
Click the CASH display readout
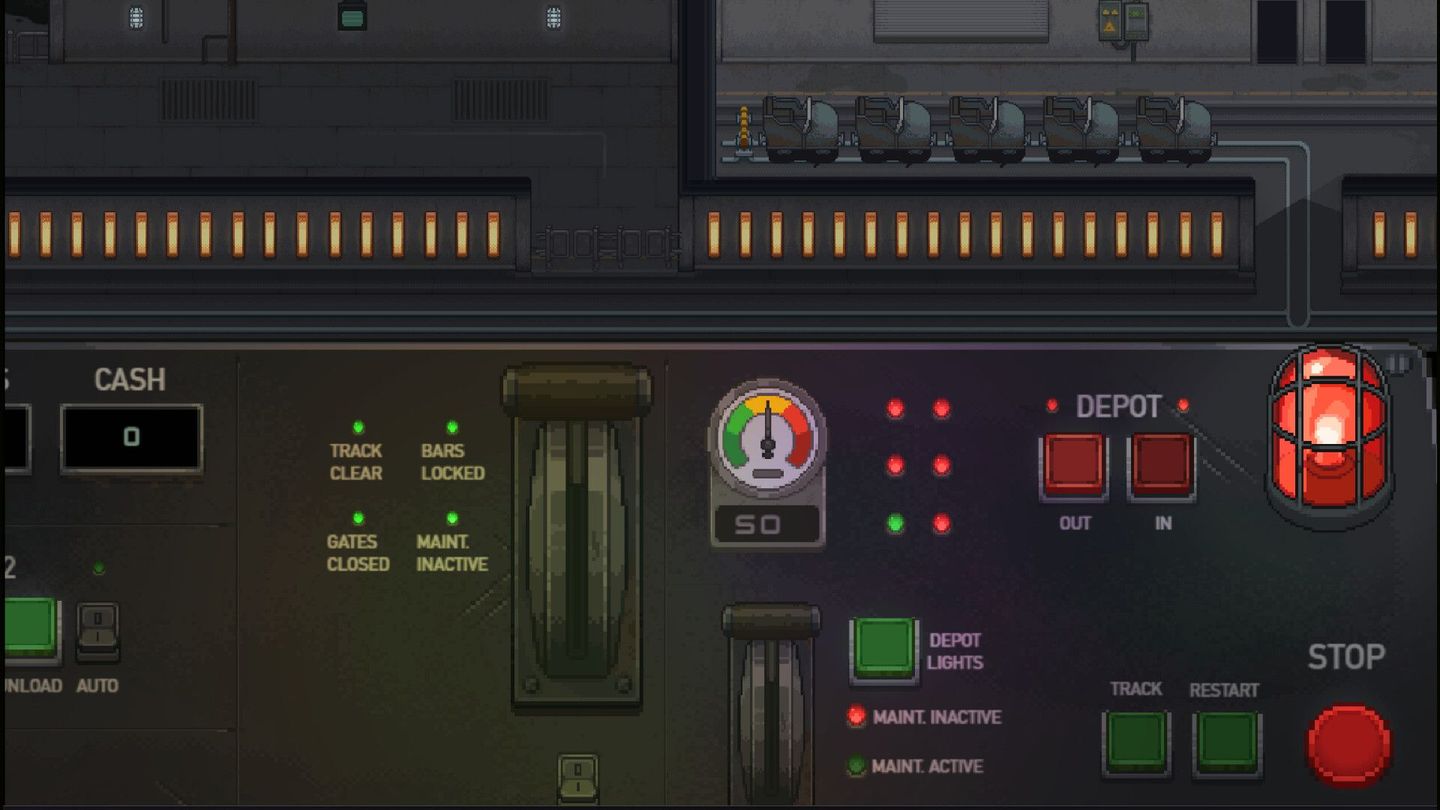[130, 435]
